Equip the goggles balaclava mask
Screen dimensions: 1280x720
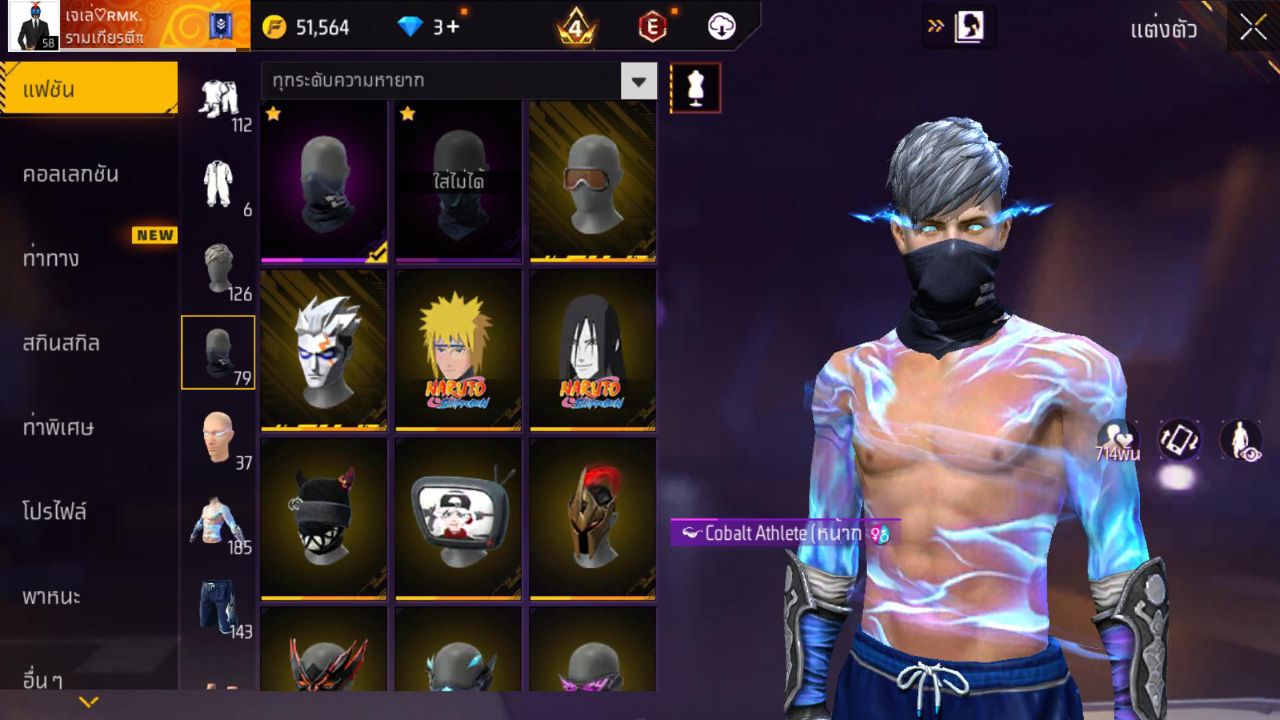click(x=592, y=181)
